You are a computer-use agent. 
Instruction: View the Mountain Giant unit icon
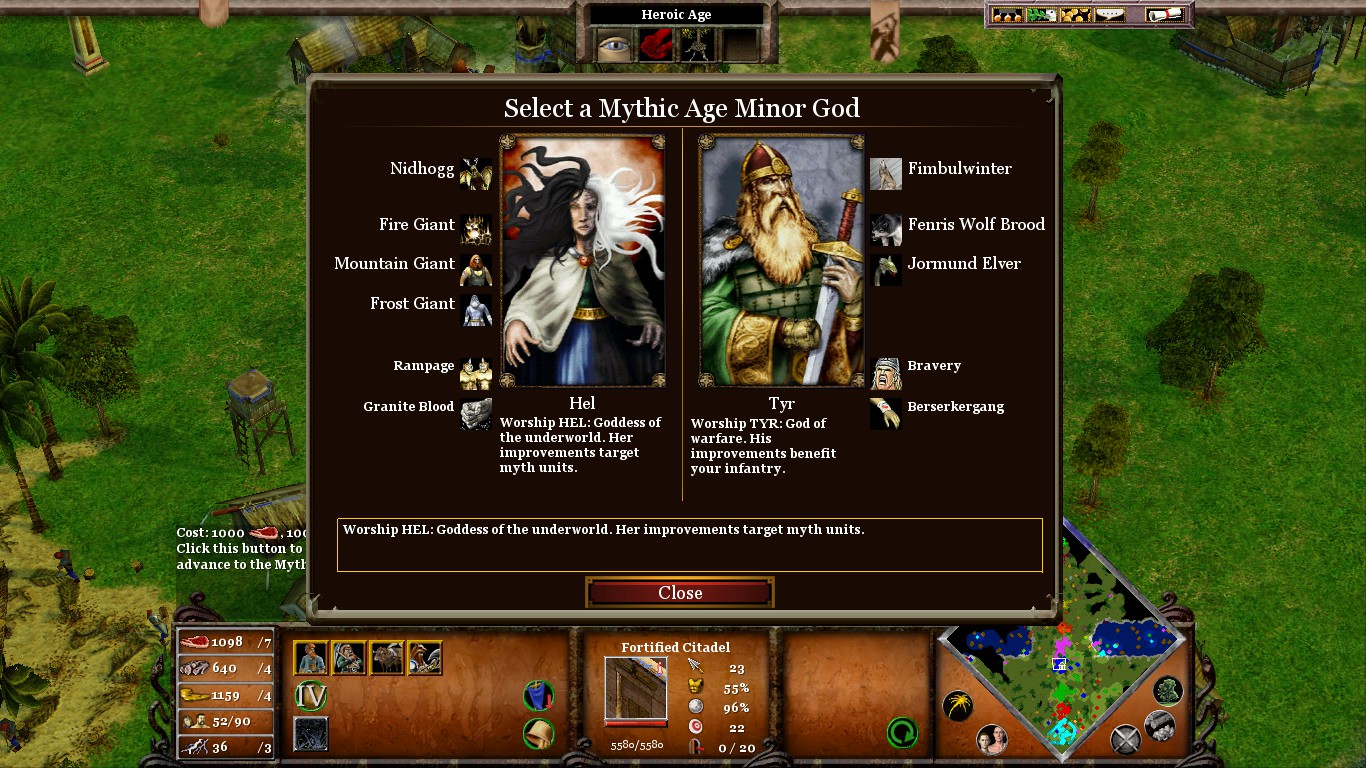click(476, 268)
